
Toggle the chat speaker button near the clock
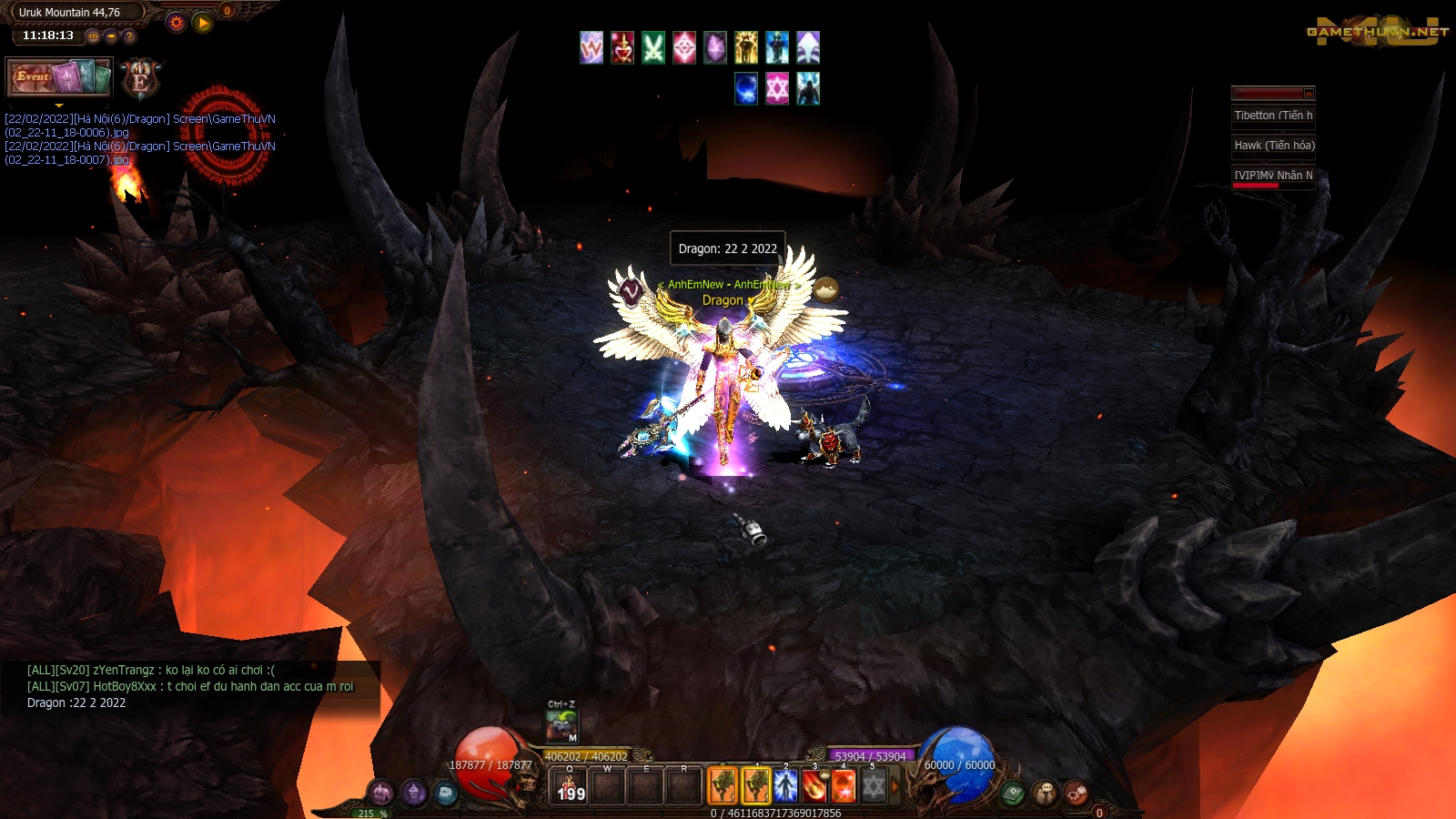(x=112, y=35)
